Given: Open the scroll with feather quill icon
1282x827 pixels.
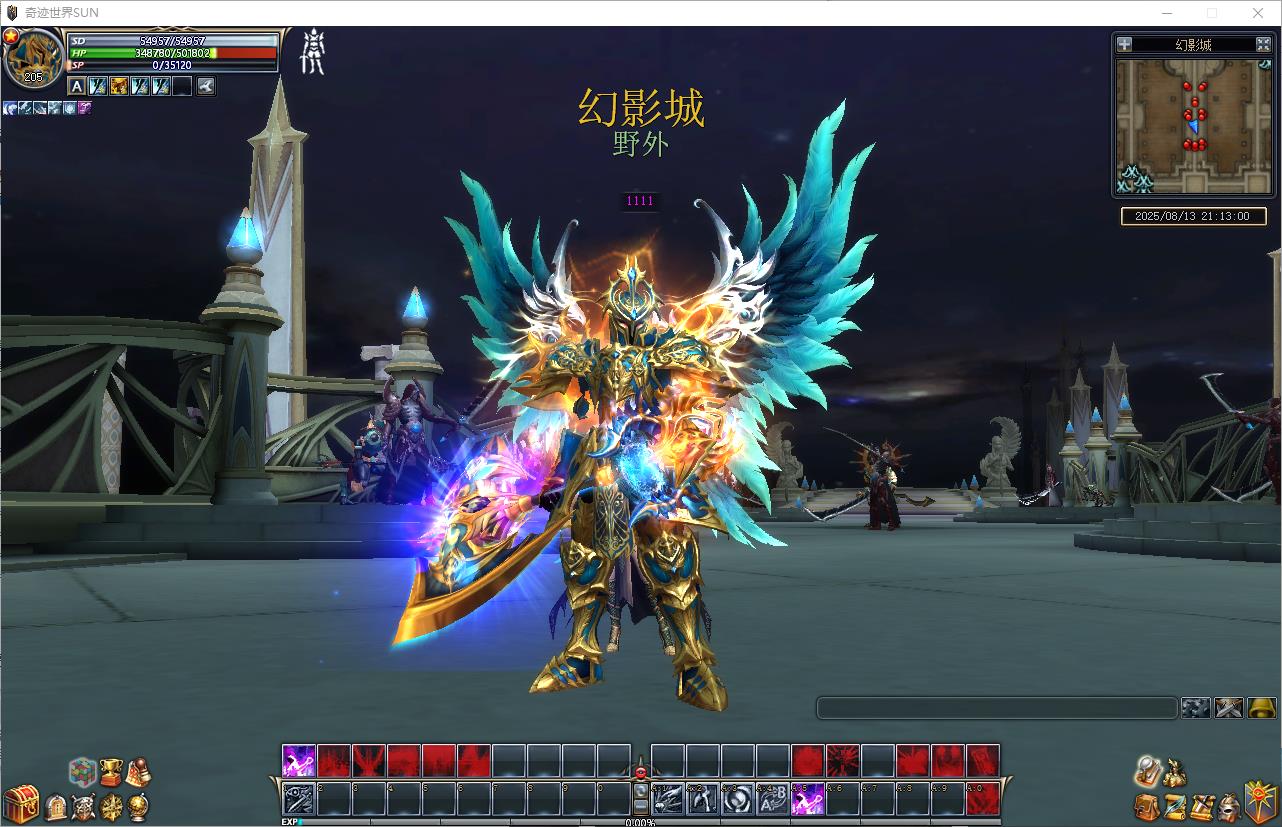Looking at the screenshot, I should 1175,807.
